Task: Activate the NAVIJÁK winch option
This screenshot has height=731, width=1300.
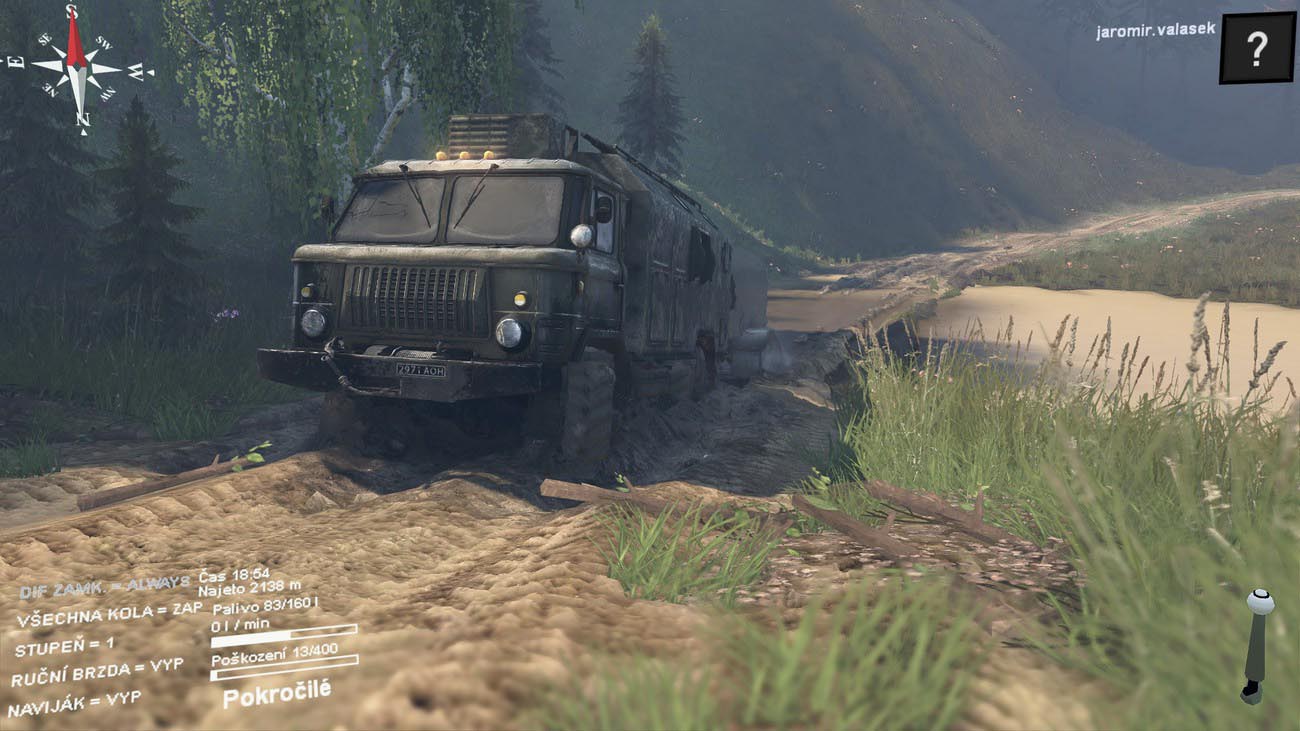Action: tap(74, 703)
